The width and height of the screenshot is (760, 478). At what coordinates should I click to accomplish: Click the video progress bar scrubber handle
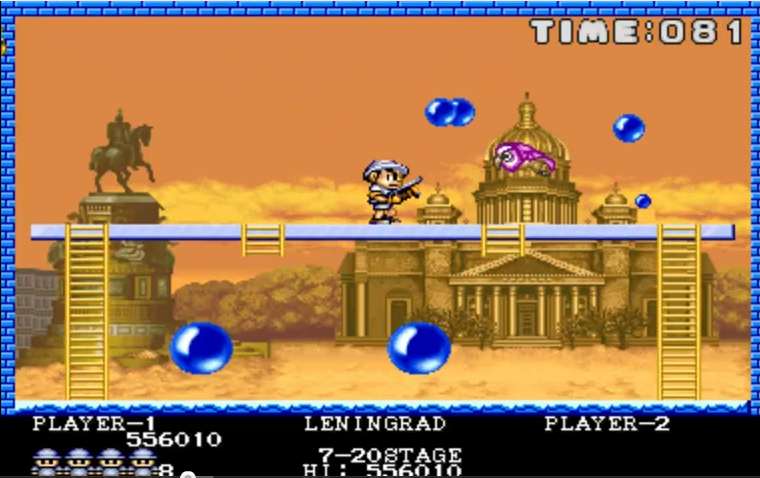point(187,475)
